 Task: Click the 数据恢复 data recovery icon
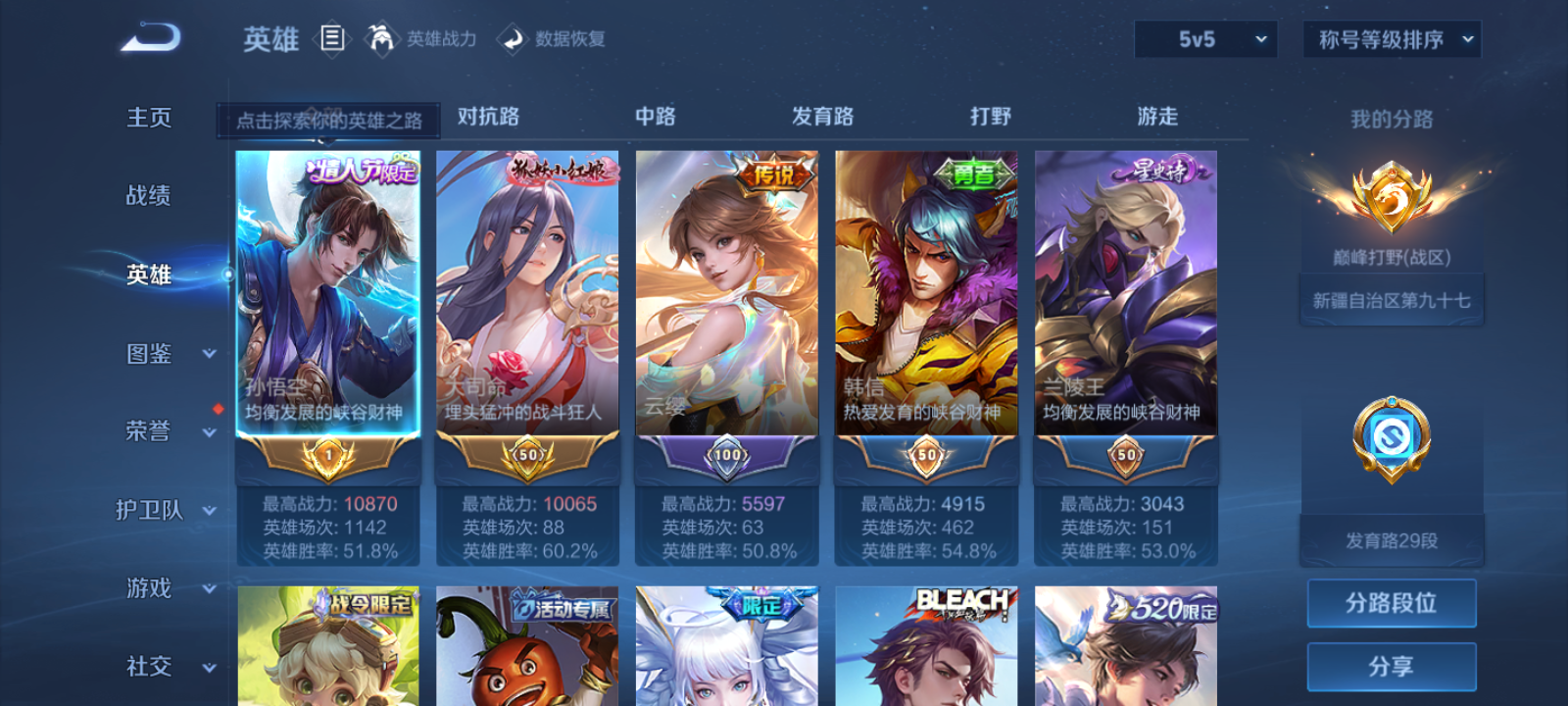point(513,39)
